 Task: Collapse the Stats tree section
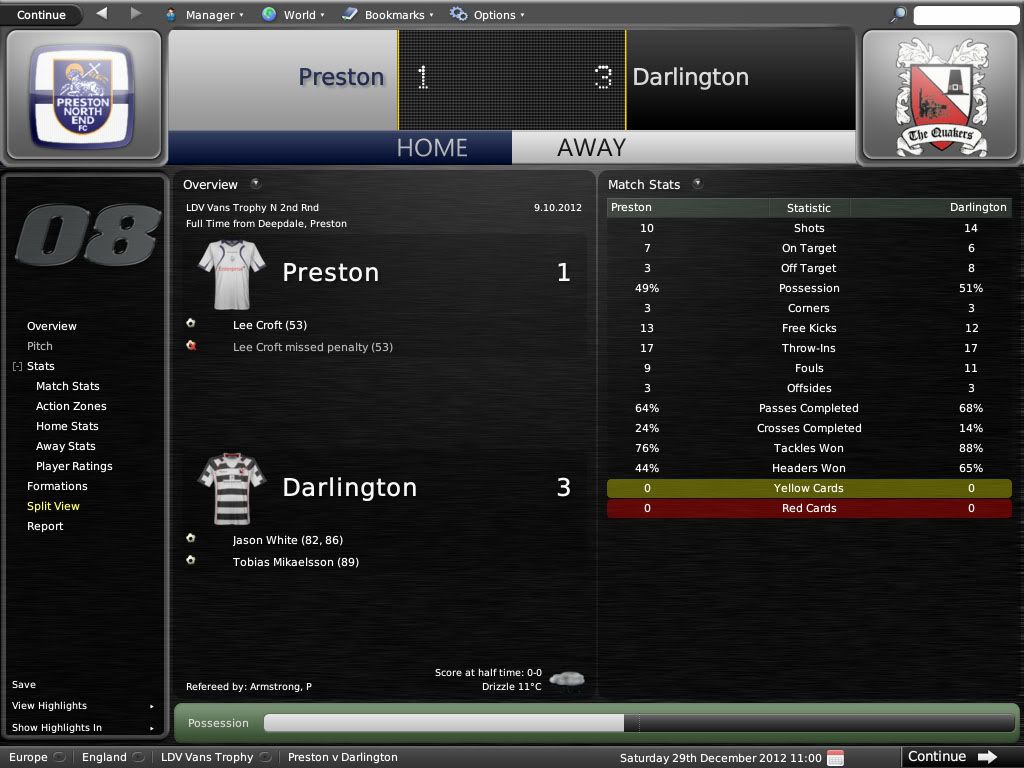coord(17,367)
